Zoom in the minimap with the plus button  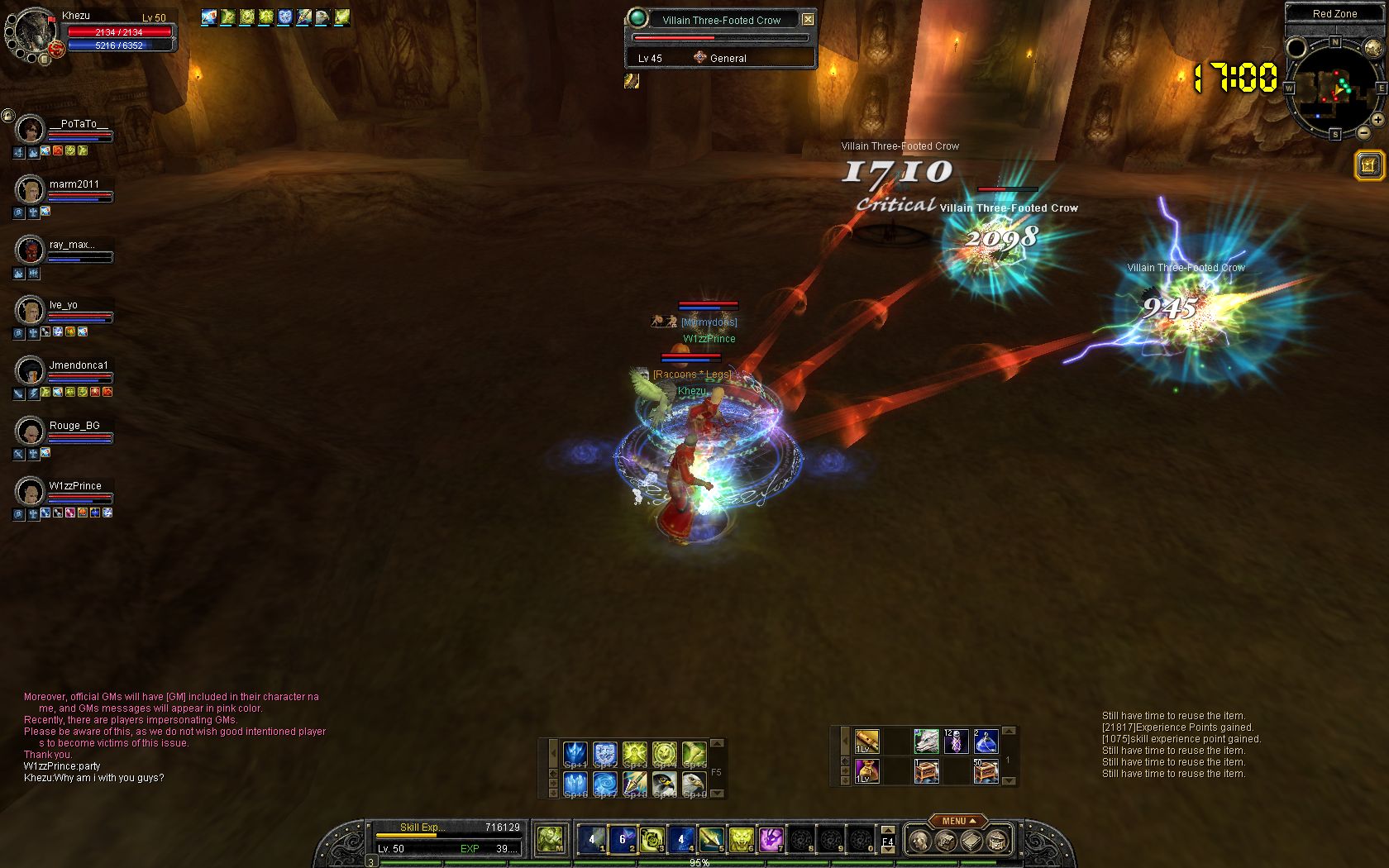(1377, 120)
